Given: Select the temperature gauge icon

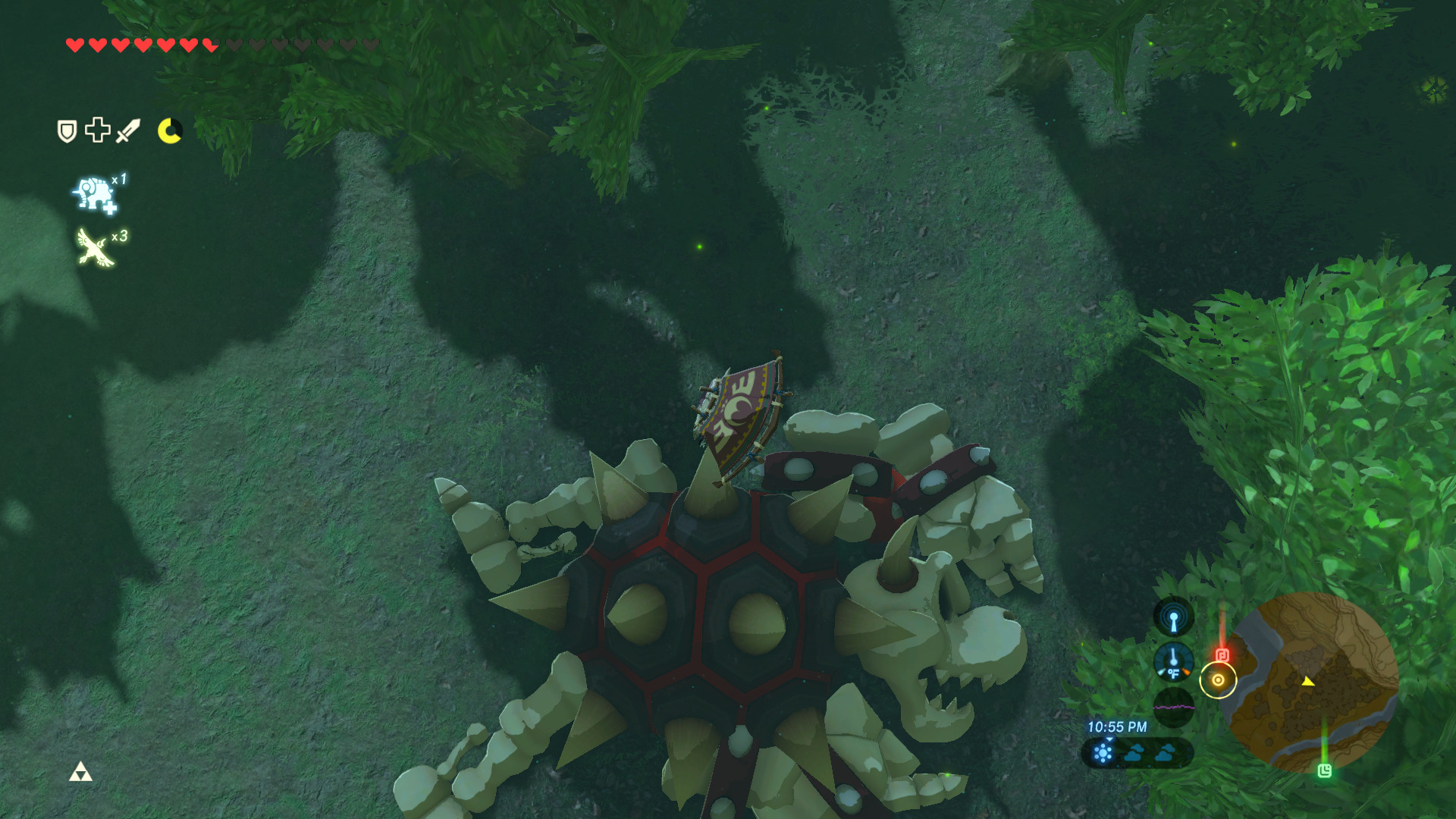Looking at the screenshot, I should [x=1173, y=661].
